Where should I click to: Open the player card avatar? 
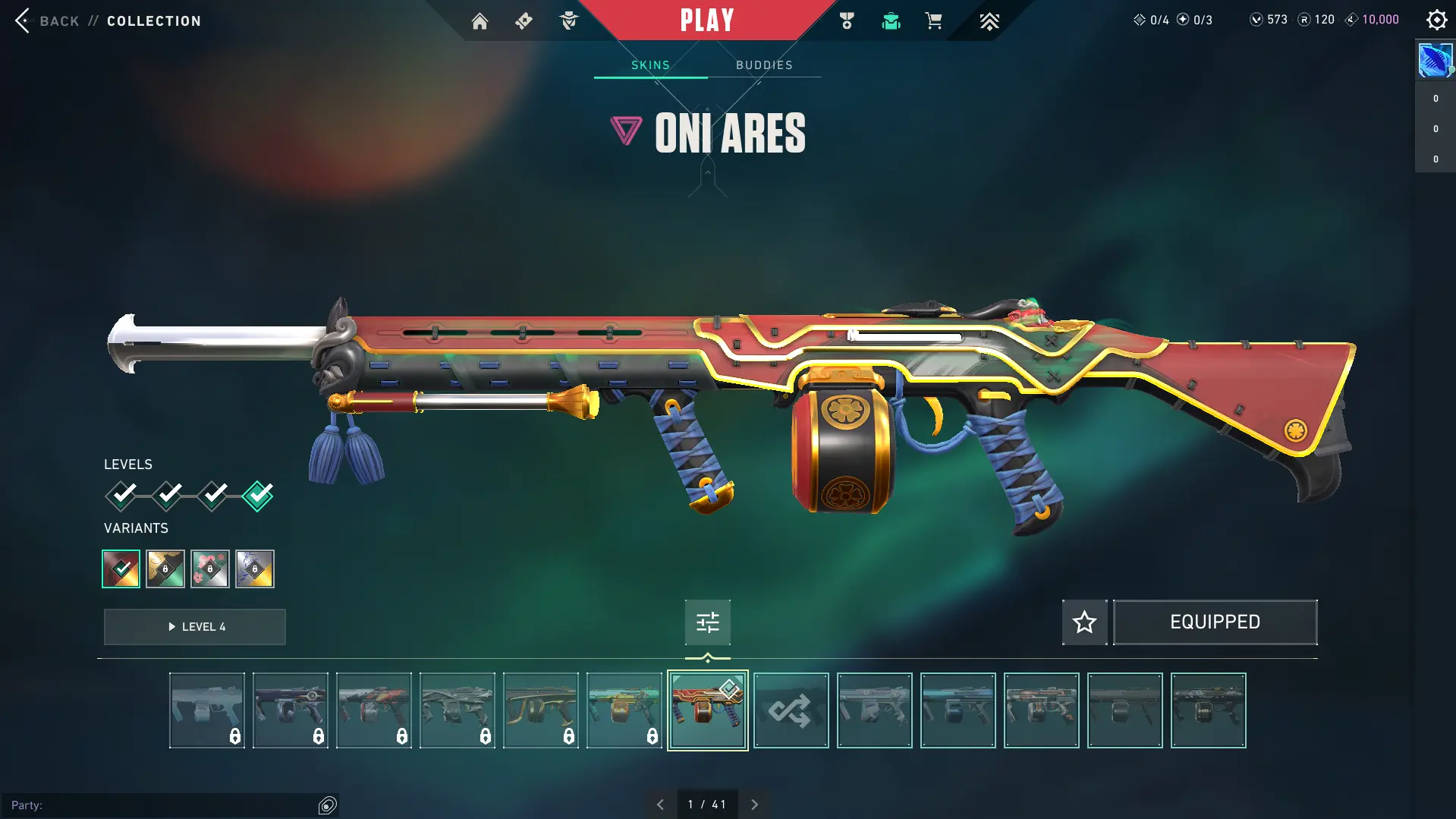click(1435, 61)
